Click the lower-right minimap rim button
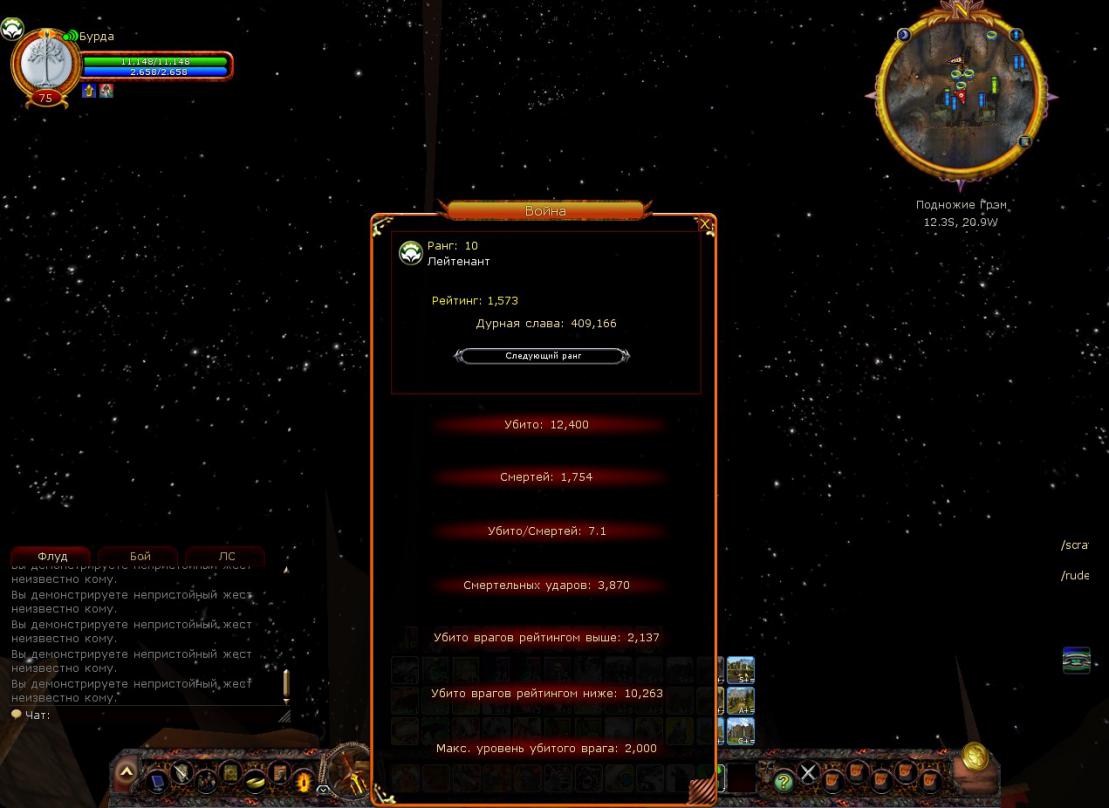The width and height of the screenshot is (1109, 808). point(1025,142)
